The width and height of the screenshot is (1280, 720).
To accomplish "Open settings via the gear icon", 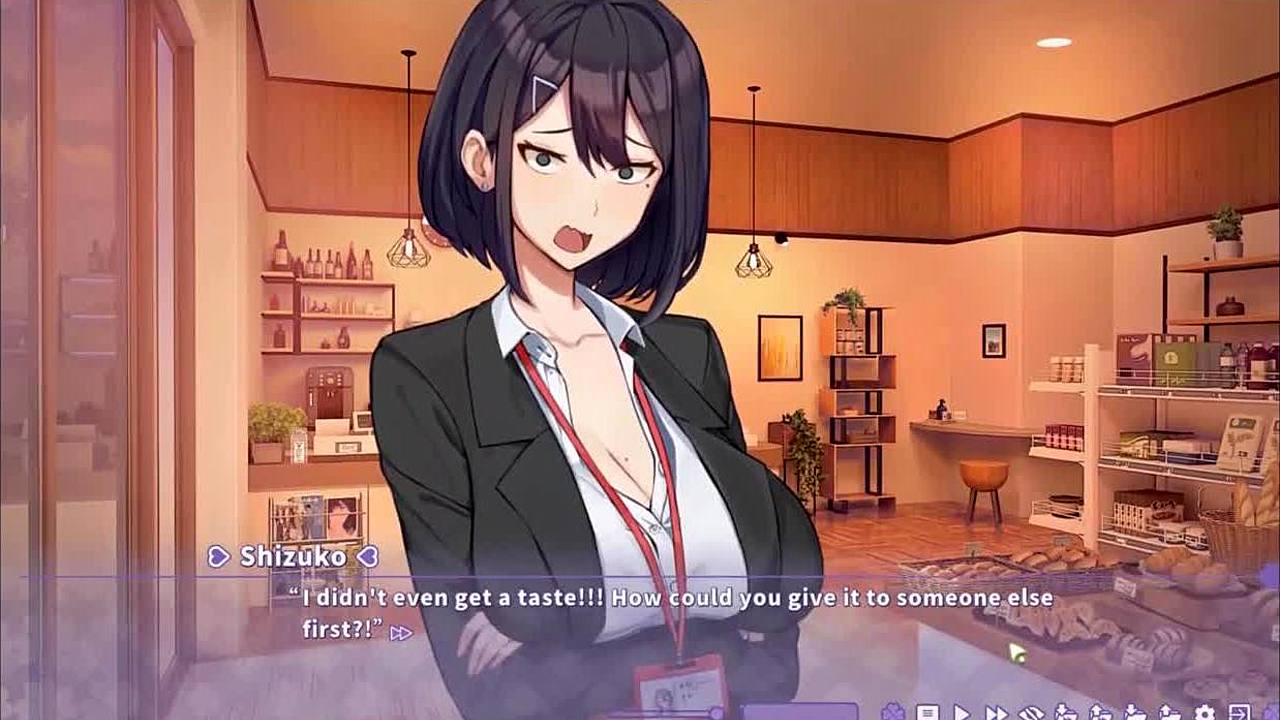I will [x=1205, y=713].
